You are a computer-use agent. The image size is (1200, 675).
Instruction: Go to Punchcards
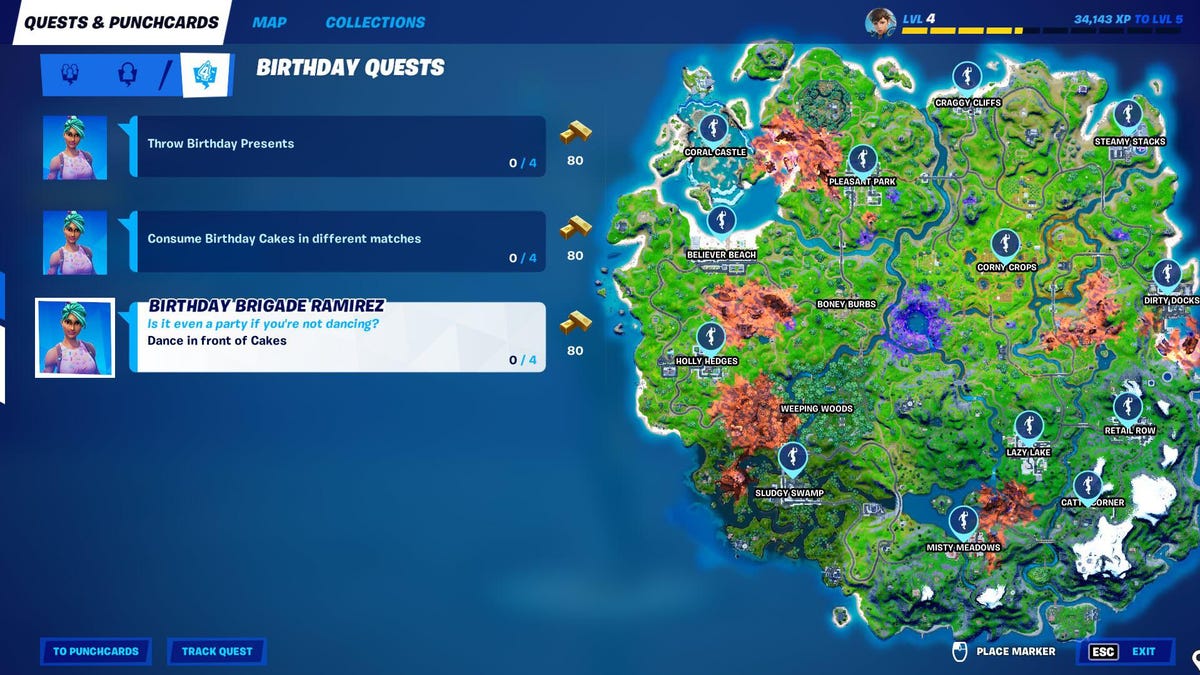[x=96, y=651]
